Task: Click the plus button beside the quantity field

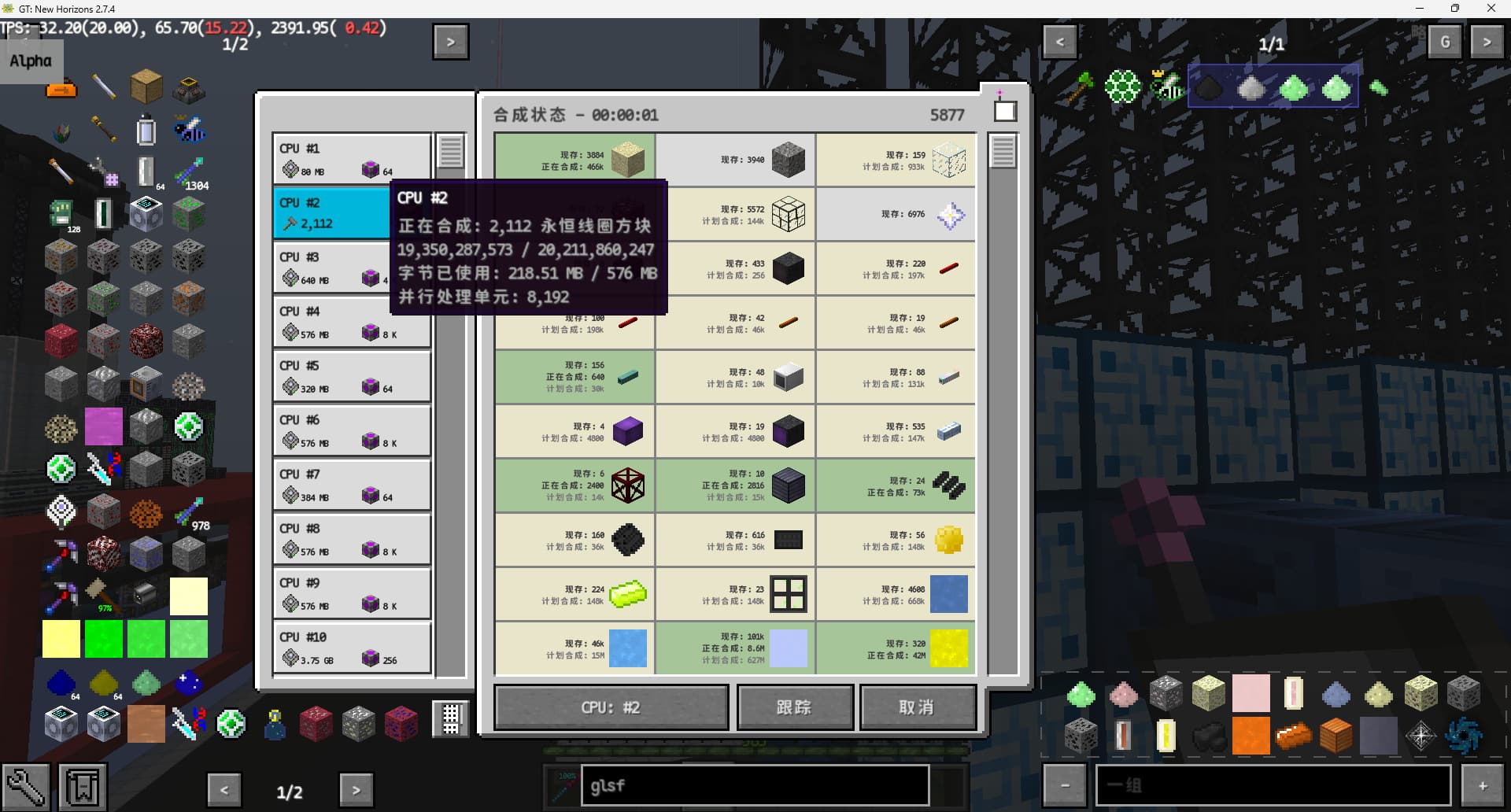Action: [1483, 785]
